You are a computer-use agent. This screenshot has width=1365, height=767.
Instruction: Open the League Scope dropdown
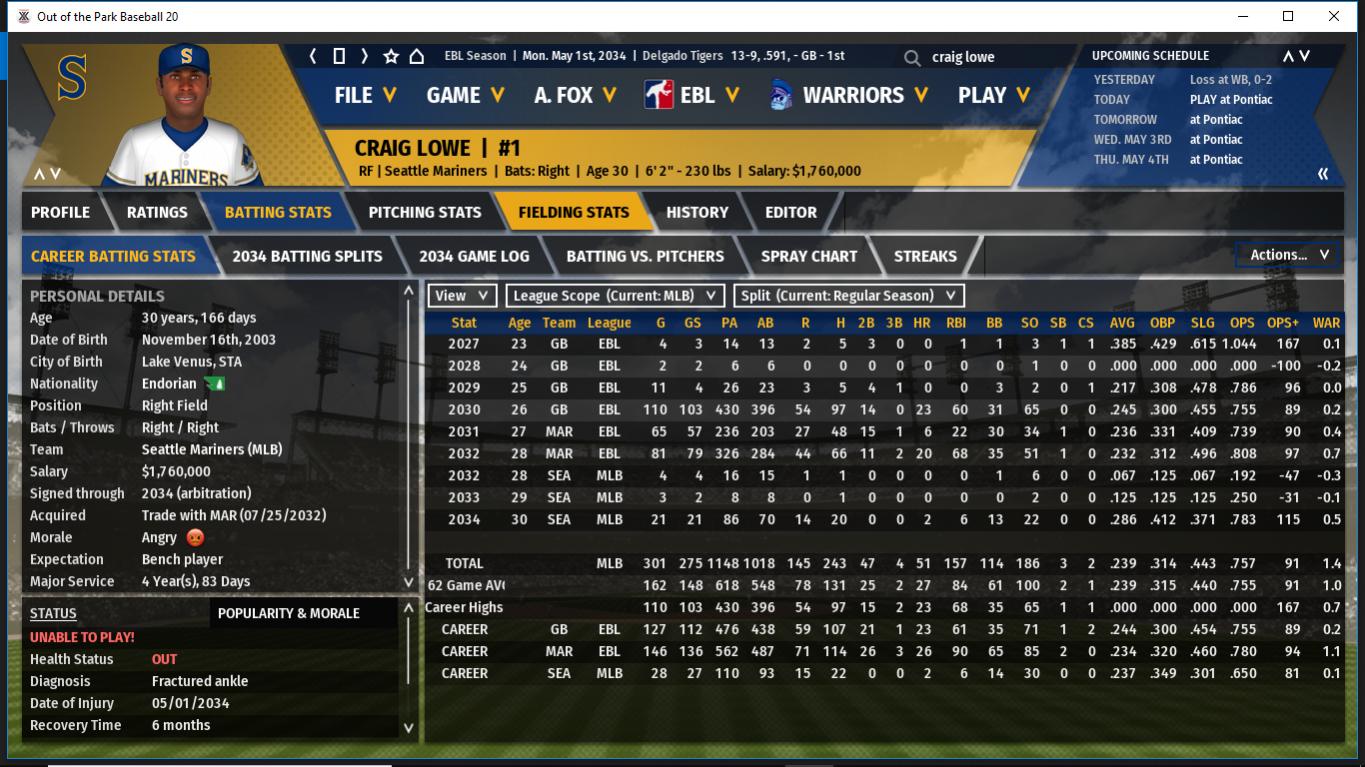615,296
